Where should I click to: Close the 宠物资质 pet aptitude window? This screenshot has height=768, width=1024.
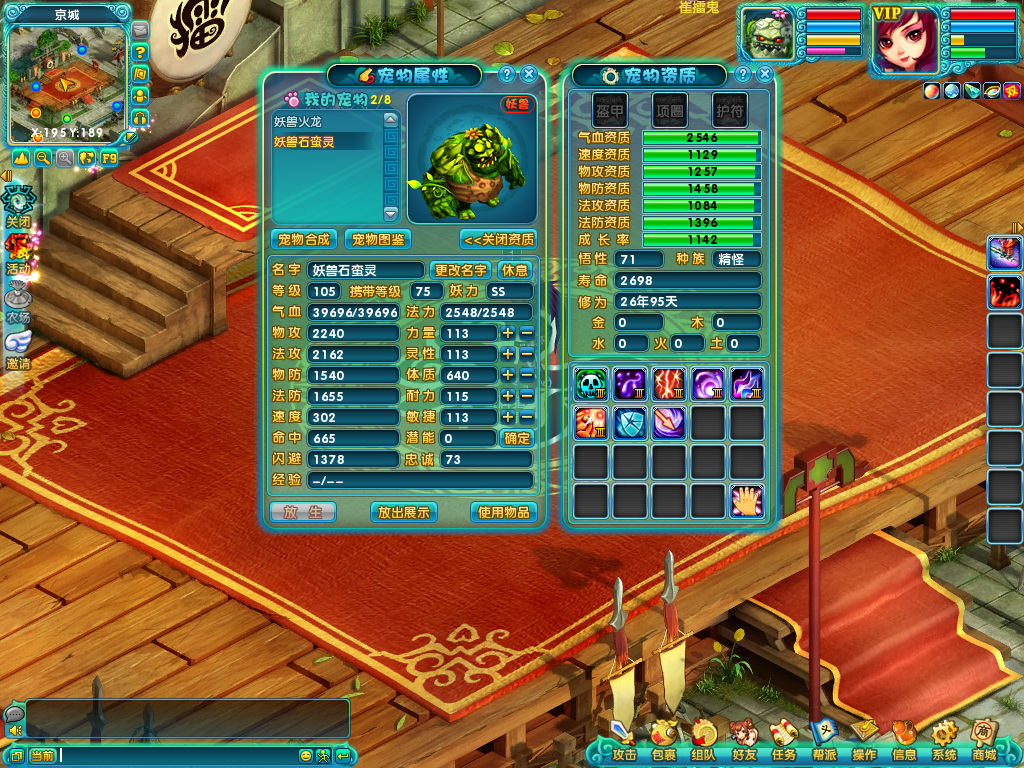[765, 74]
